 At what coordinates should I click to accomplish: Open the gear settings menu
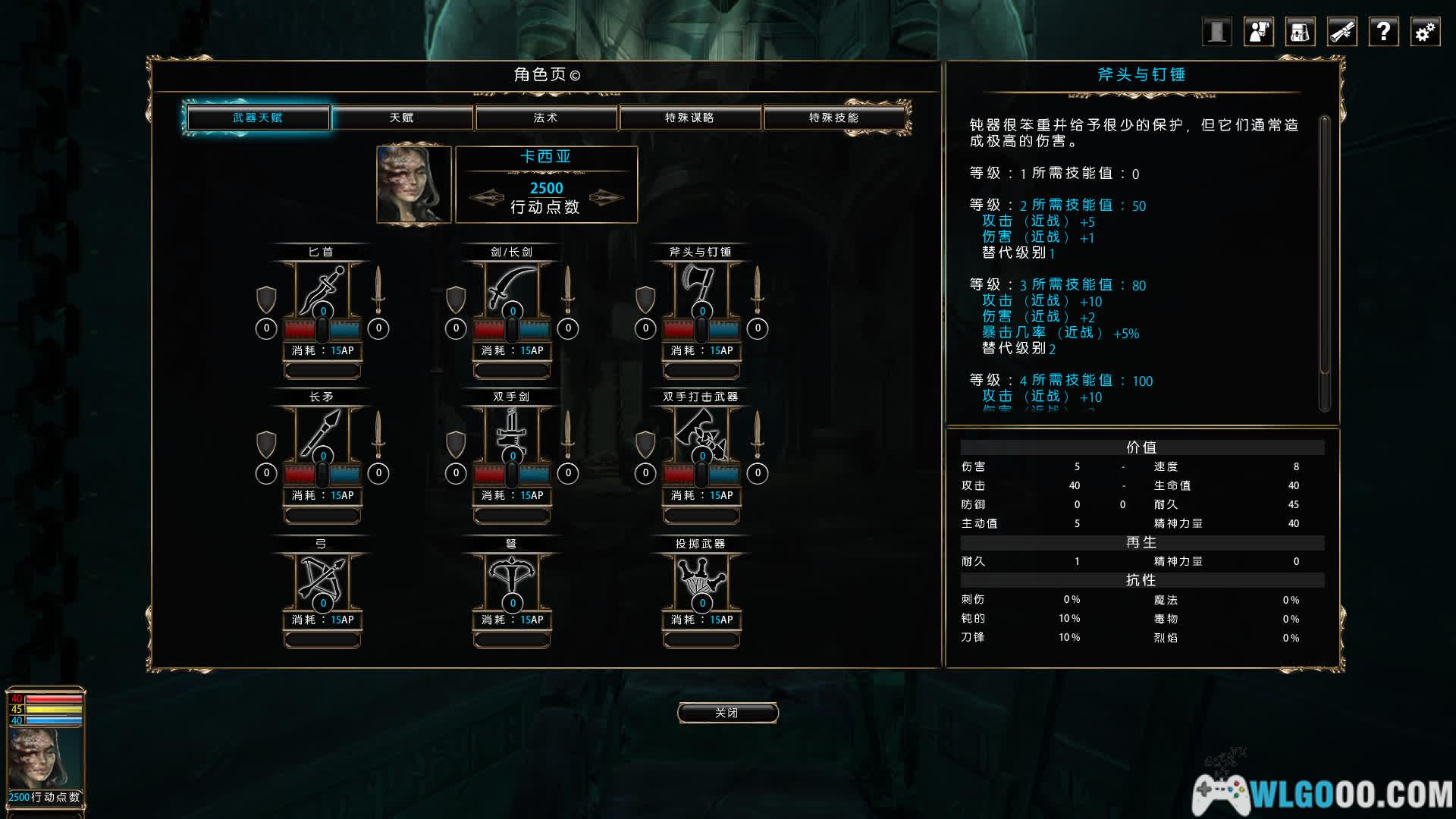[x=1425, y=32]
